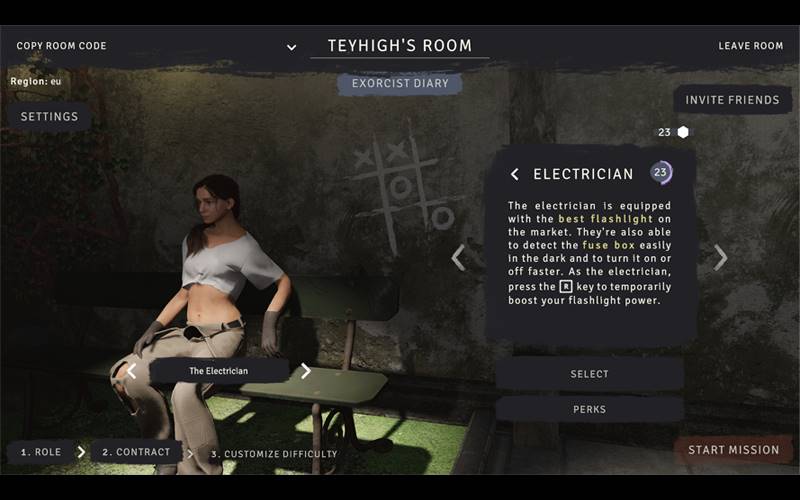Invite friends to the room
The height and width of the screenshot is (500, 800).
[732, 100]
